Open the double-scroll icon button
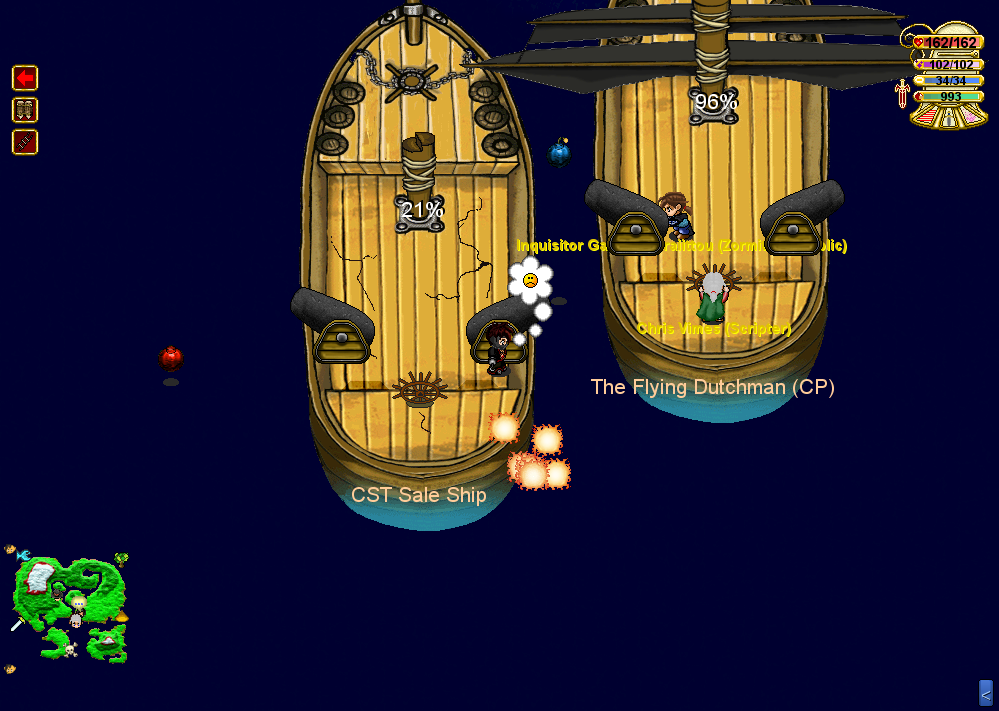This screenshot has width=999, height=711. pyautogui.click(x=25, y=110)
